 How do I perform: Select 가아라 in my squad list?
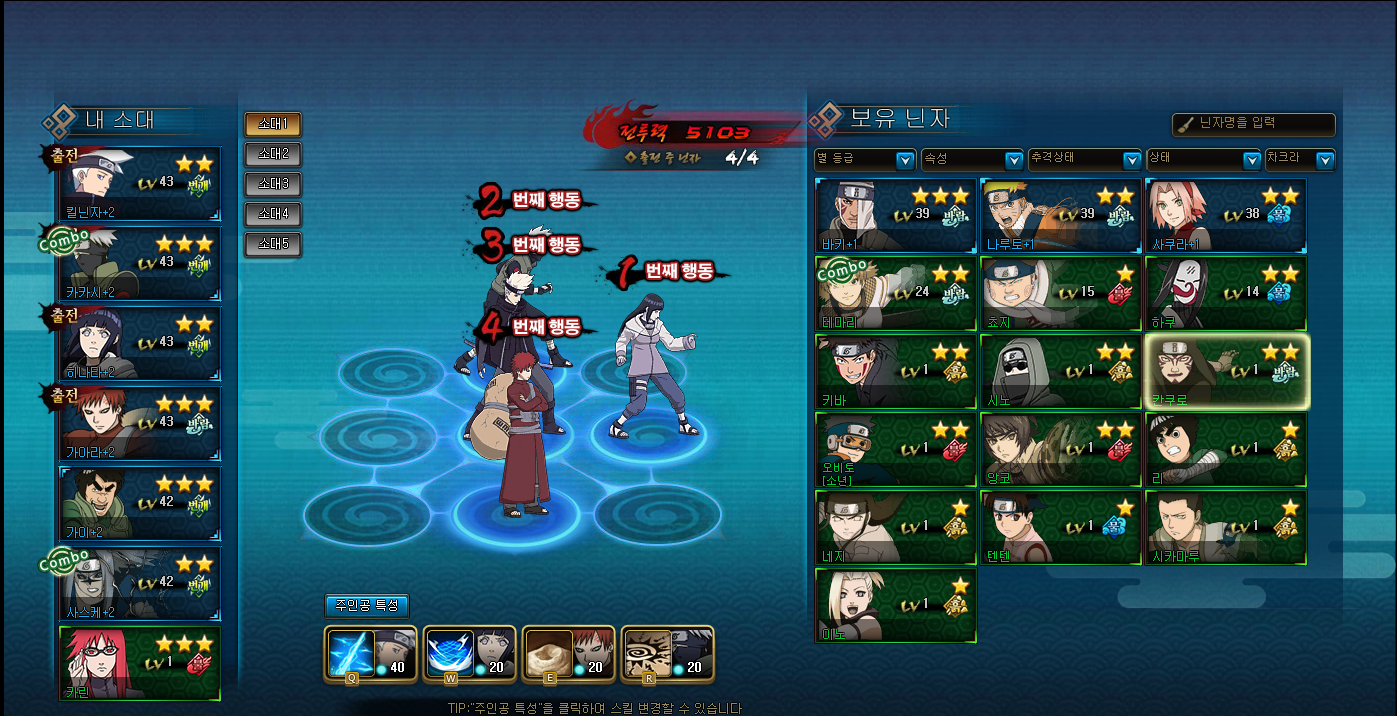tap(140, 423)
